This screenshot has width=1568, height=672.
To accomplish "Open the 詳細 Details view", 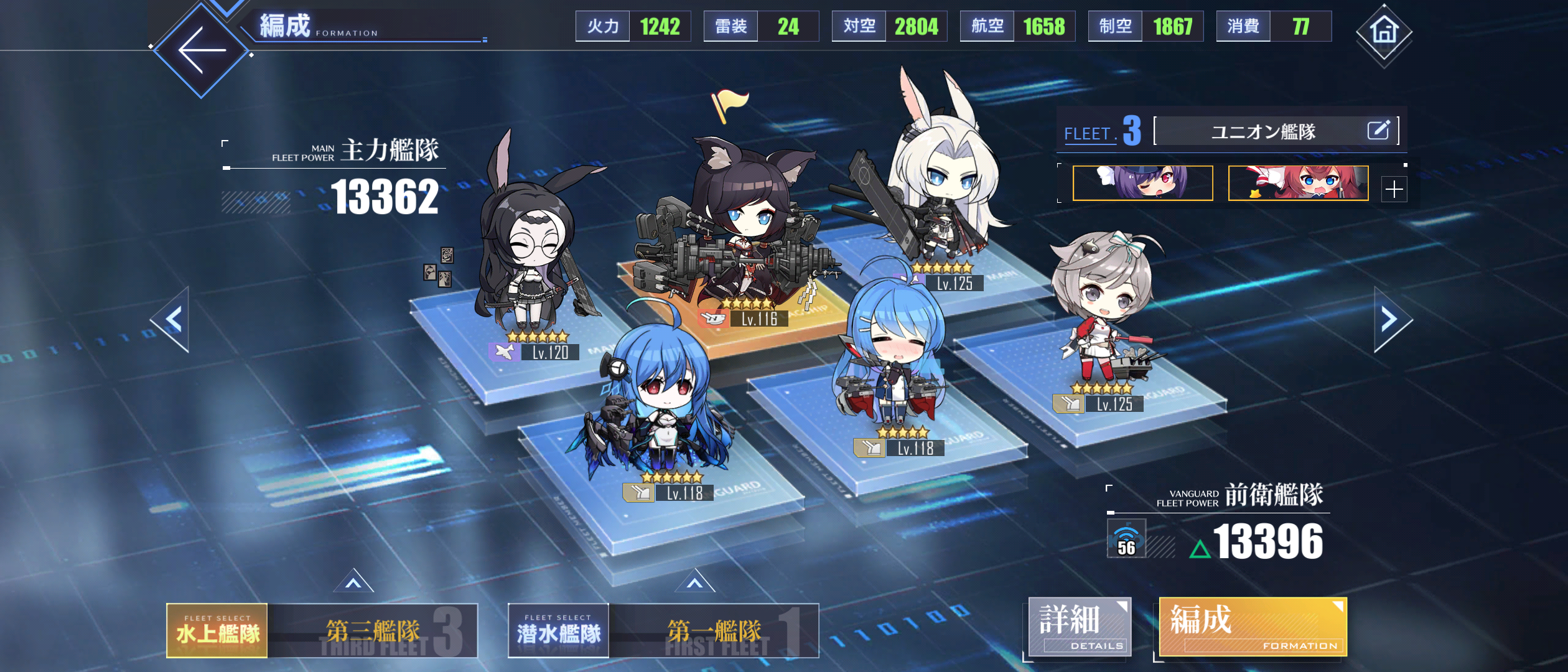I will click(1080, 627).
